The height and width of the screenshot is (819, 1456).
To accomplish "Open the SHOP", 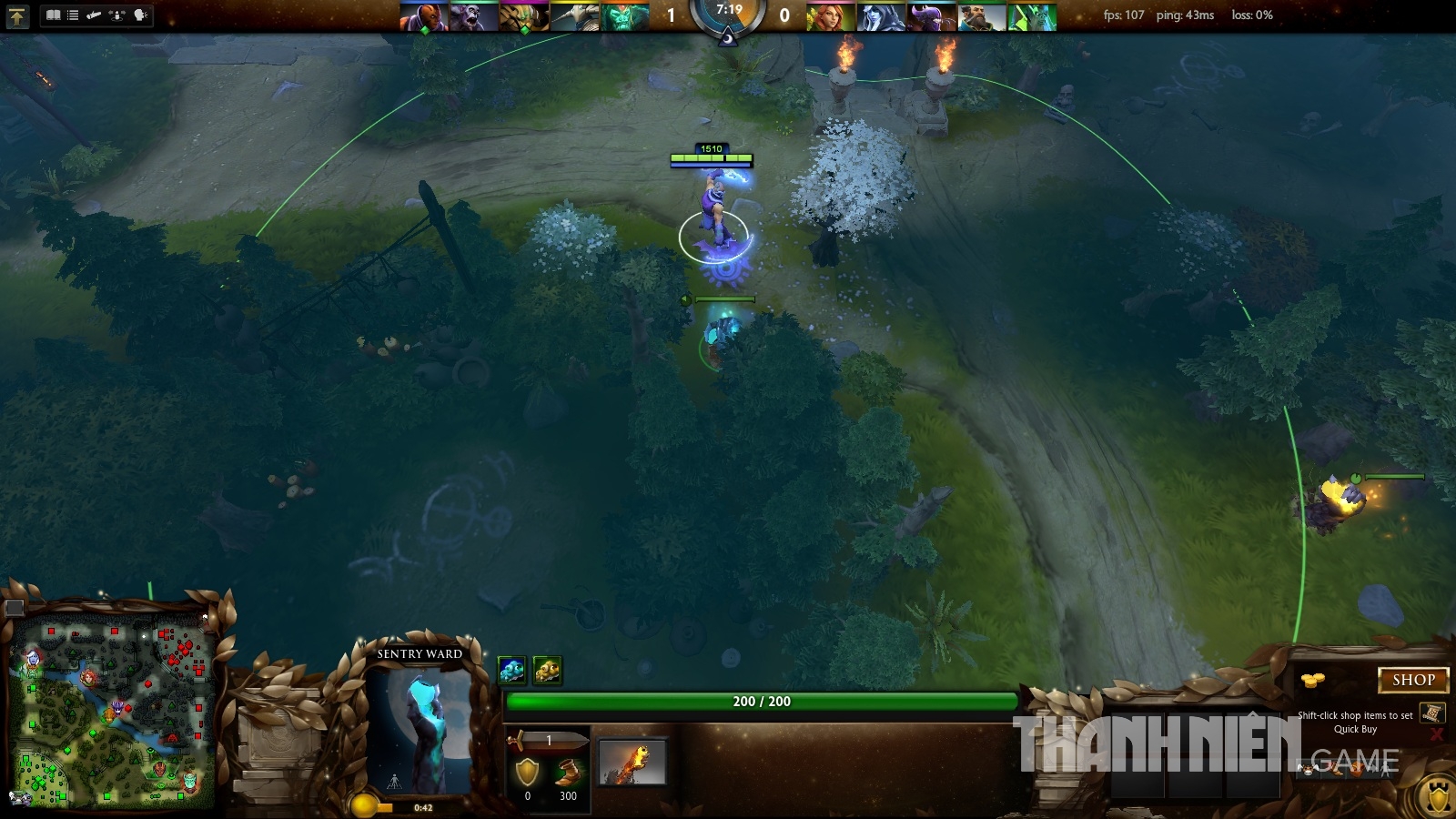I will 1413,680.
